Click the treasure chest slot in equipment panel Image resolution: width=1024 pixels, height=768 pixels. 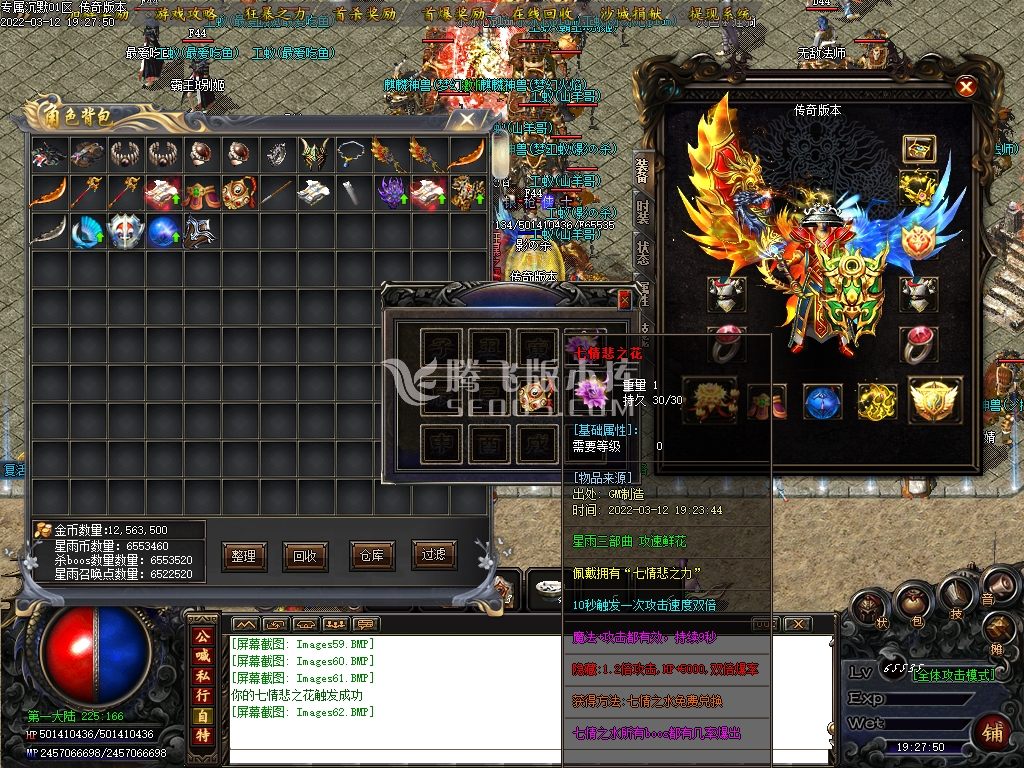point(918,149)
